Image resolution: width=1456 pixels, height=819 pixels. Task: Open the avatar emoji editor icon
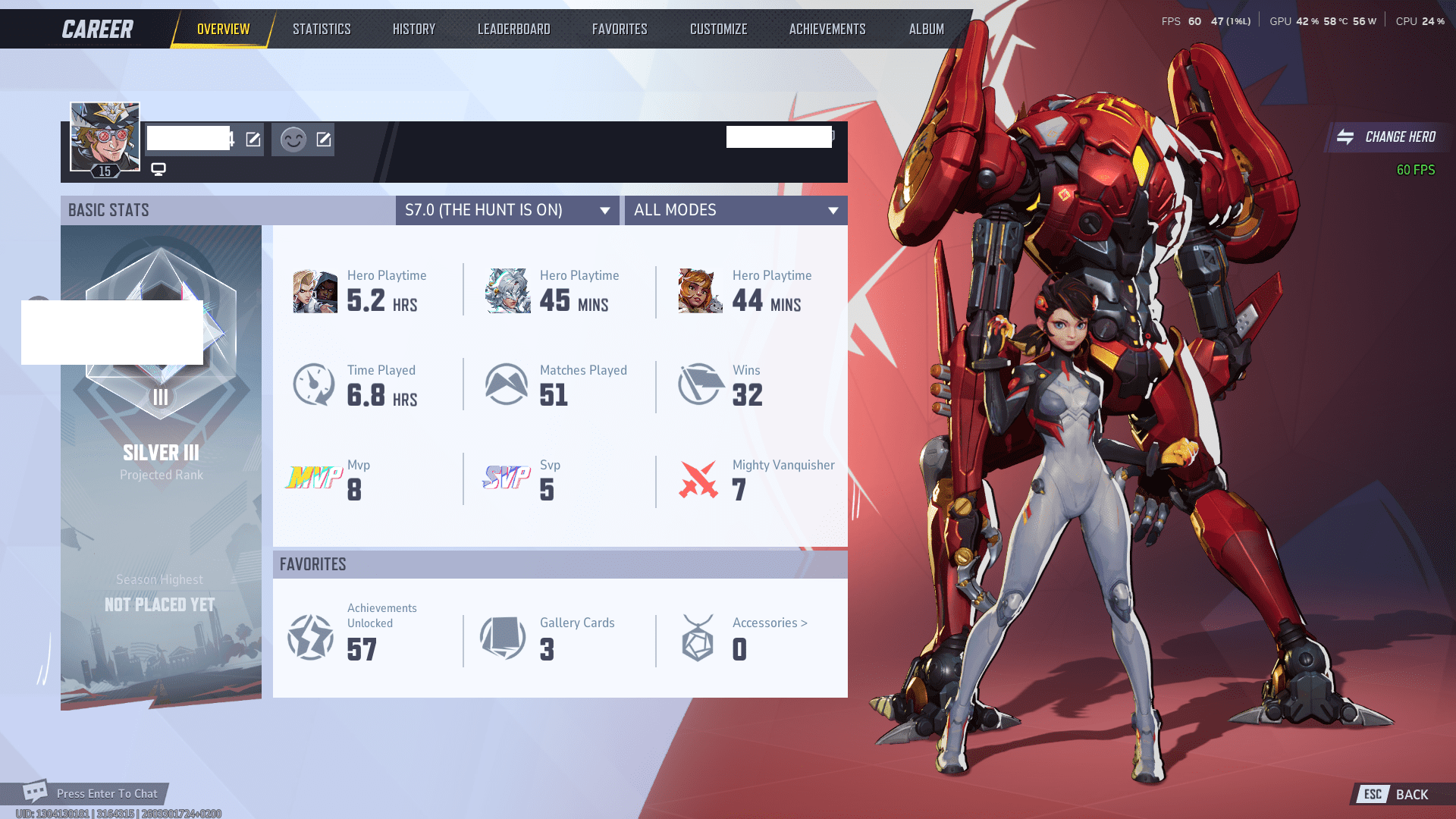coord(324,140)
